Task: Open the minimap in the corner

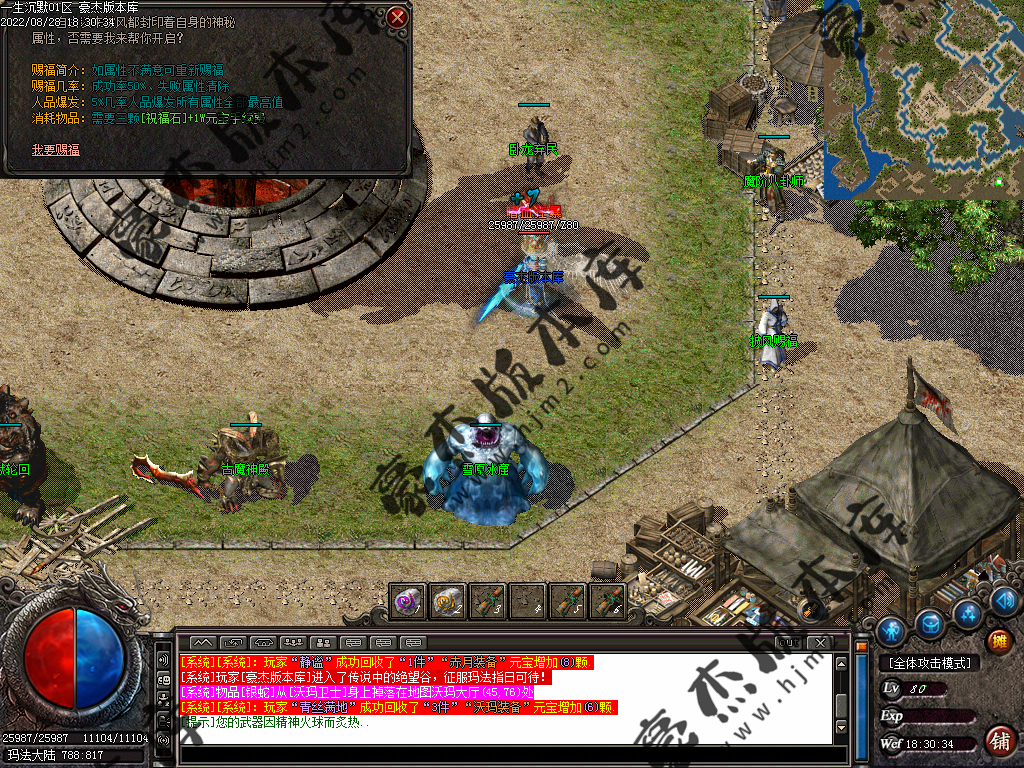Action: tap(922, 98)
